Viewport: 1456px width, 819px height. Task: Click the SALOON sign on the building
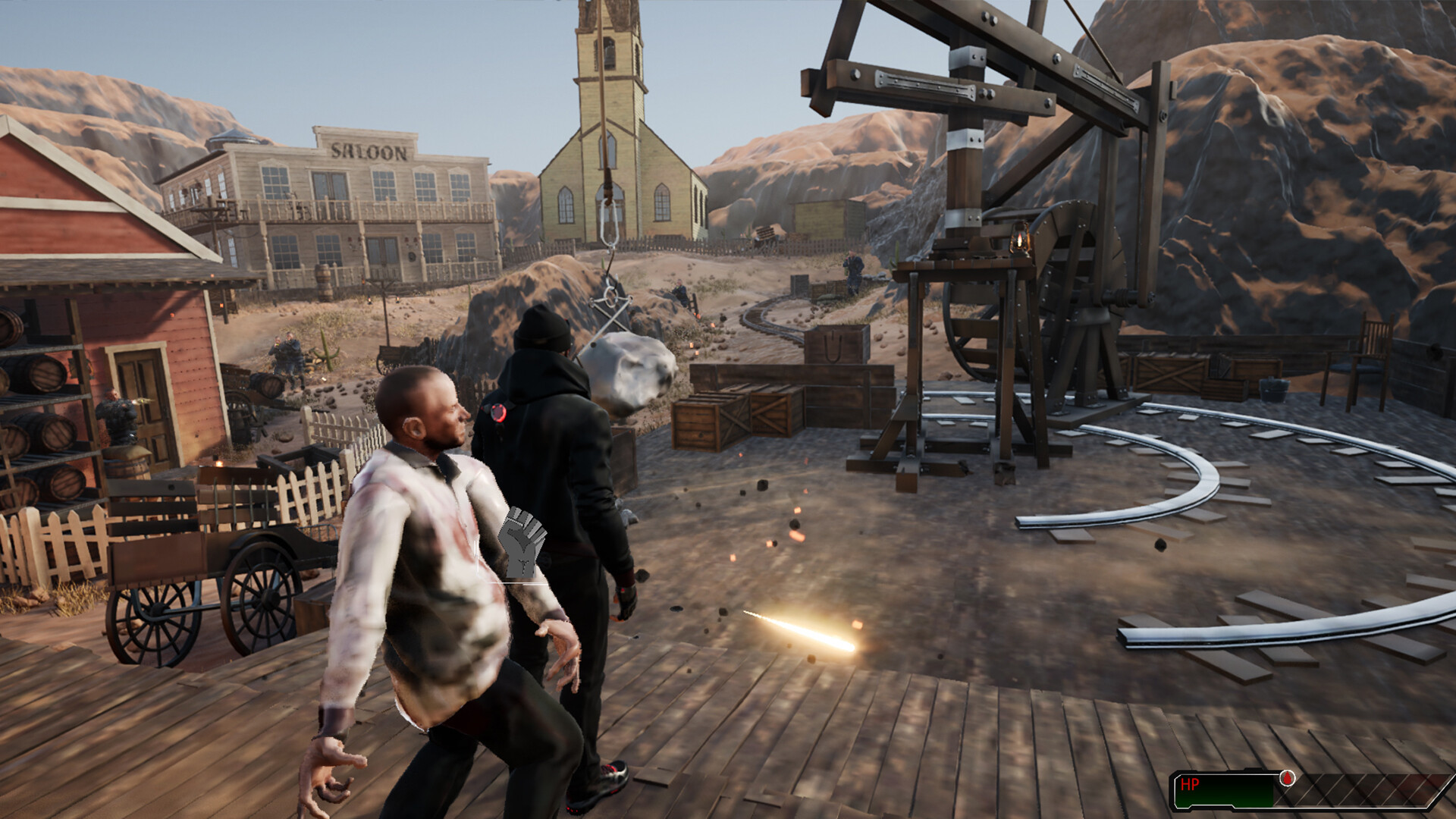(x=367, y=152)
